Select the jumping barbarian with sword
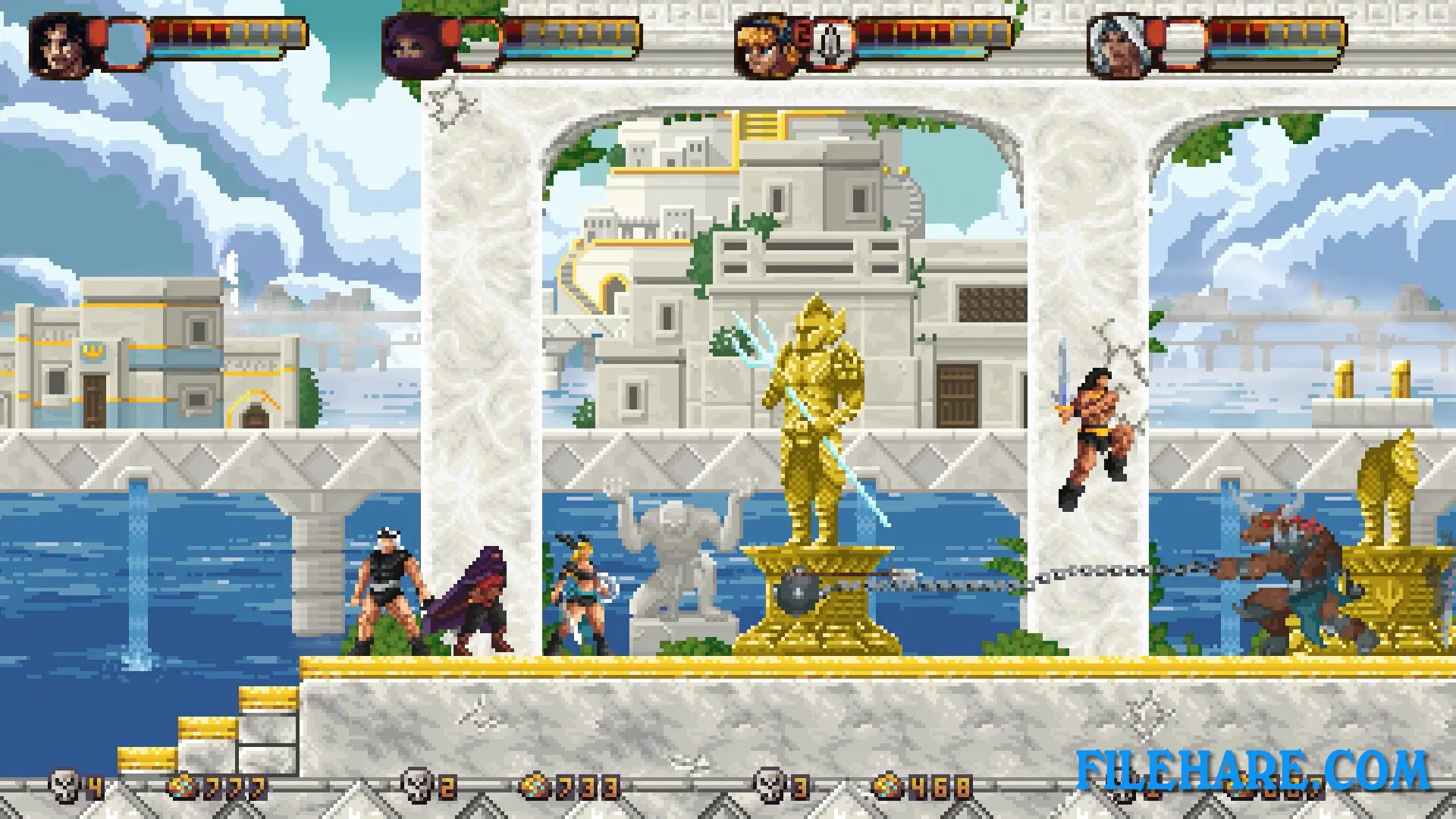 [x=1092, y=425]
